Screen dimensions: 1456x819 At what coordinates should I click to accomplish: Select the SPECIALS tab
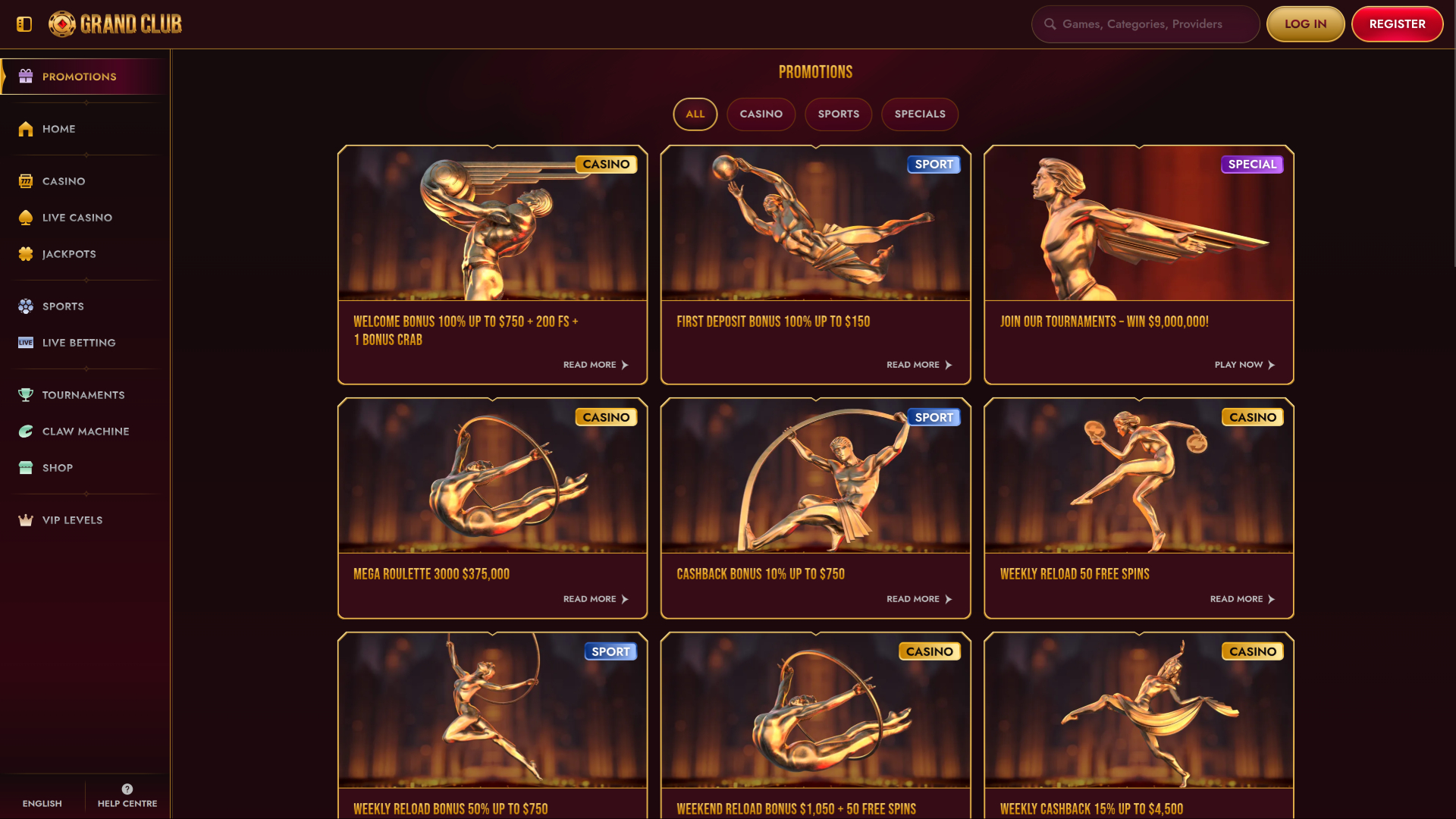[920, 114]
